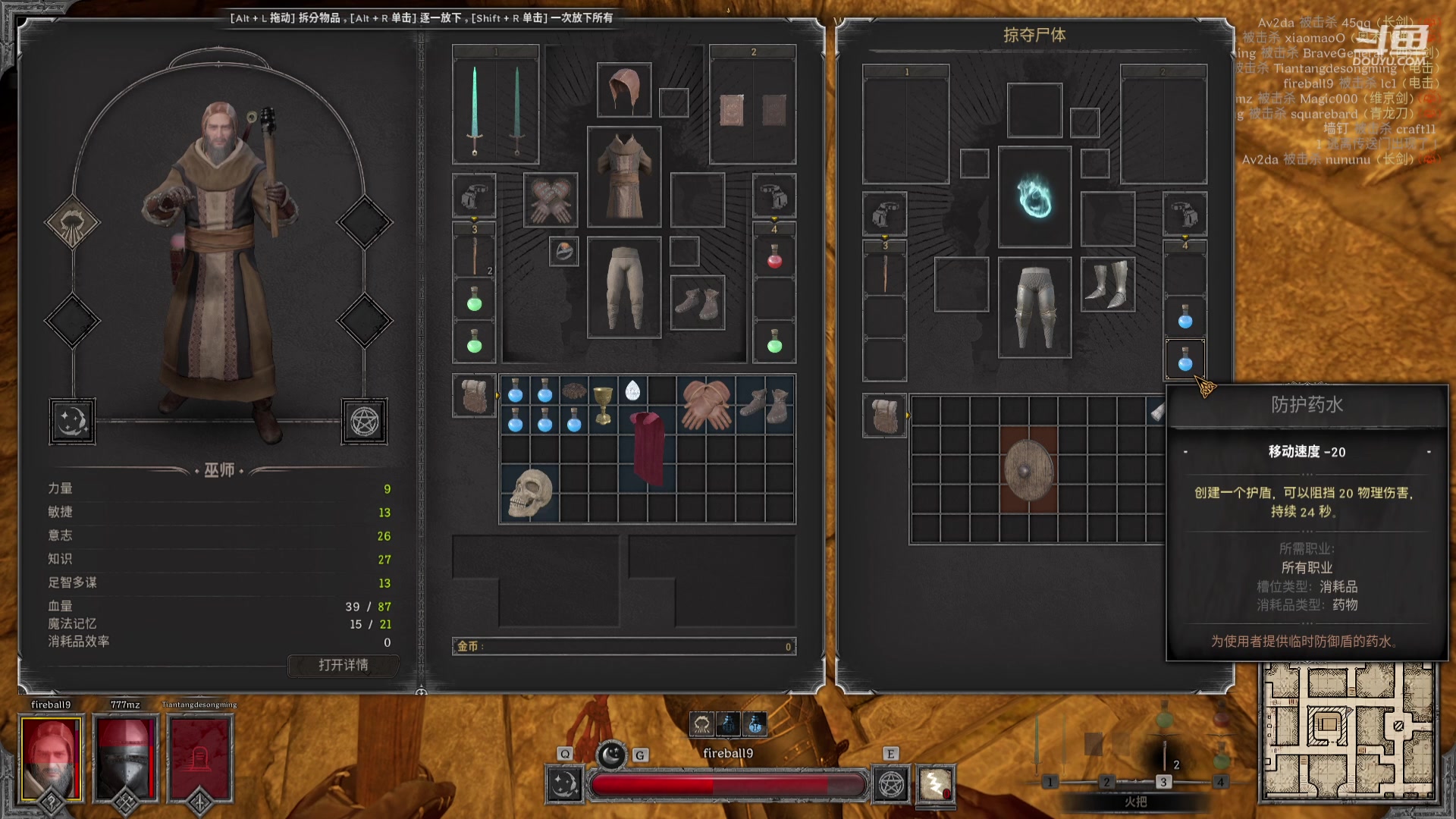Take the plate leggings from corpse
The width and height of the screenshot is (1456, 819).
coord(1034,306)
